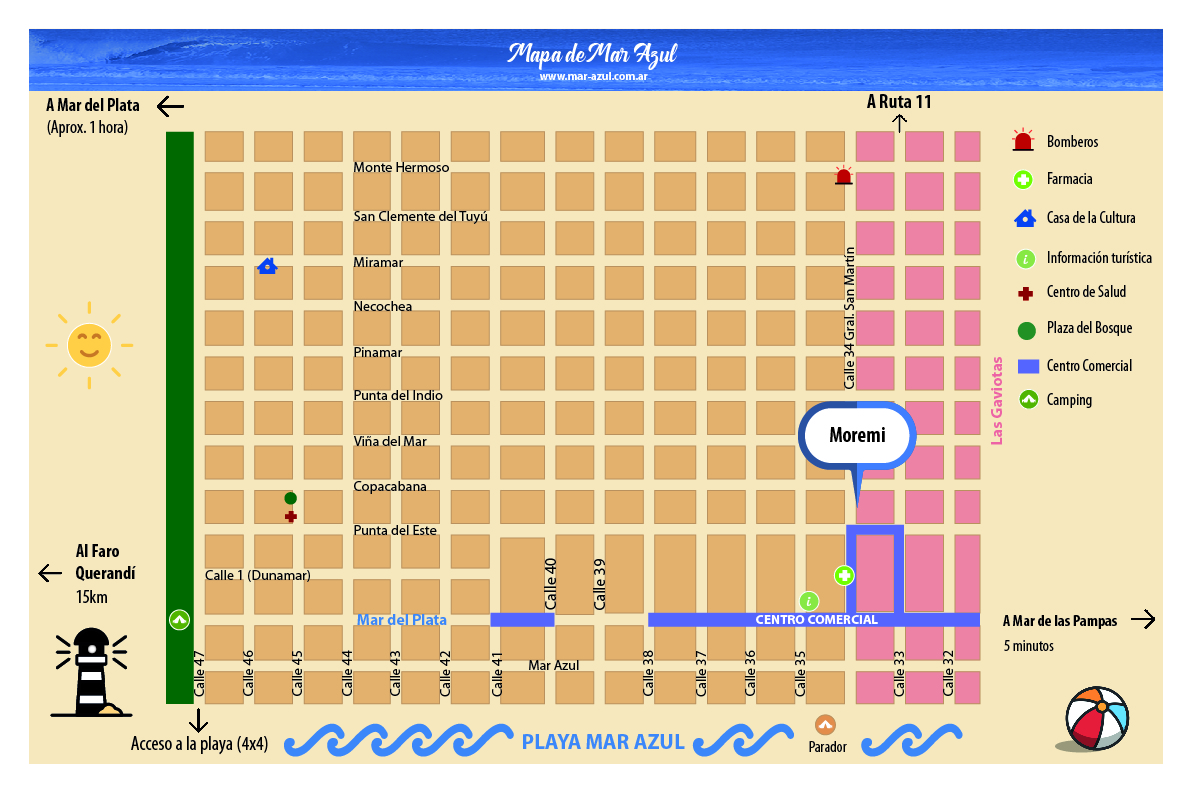Image resolution: width=1192 pixels, height=793 pixels.
Task: Select the Camping legend entry
Action: (x=1069, y=400)
